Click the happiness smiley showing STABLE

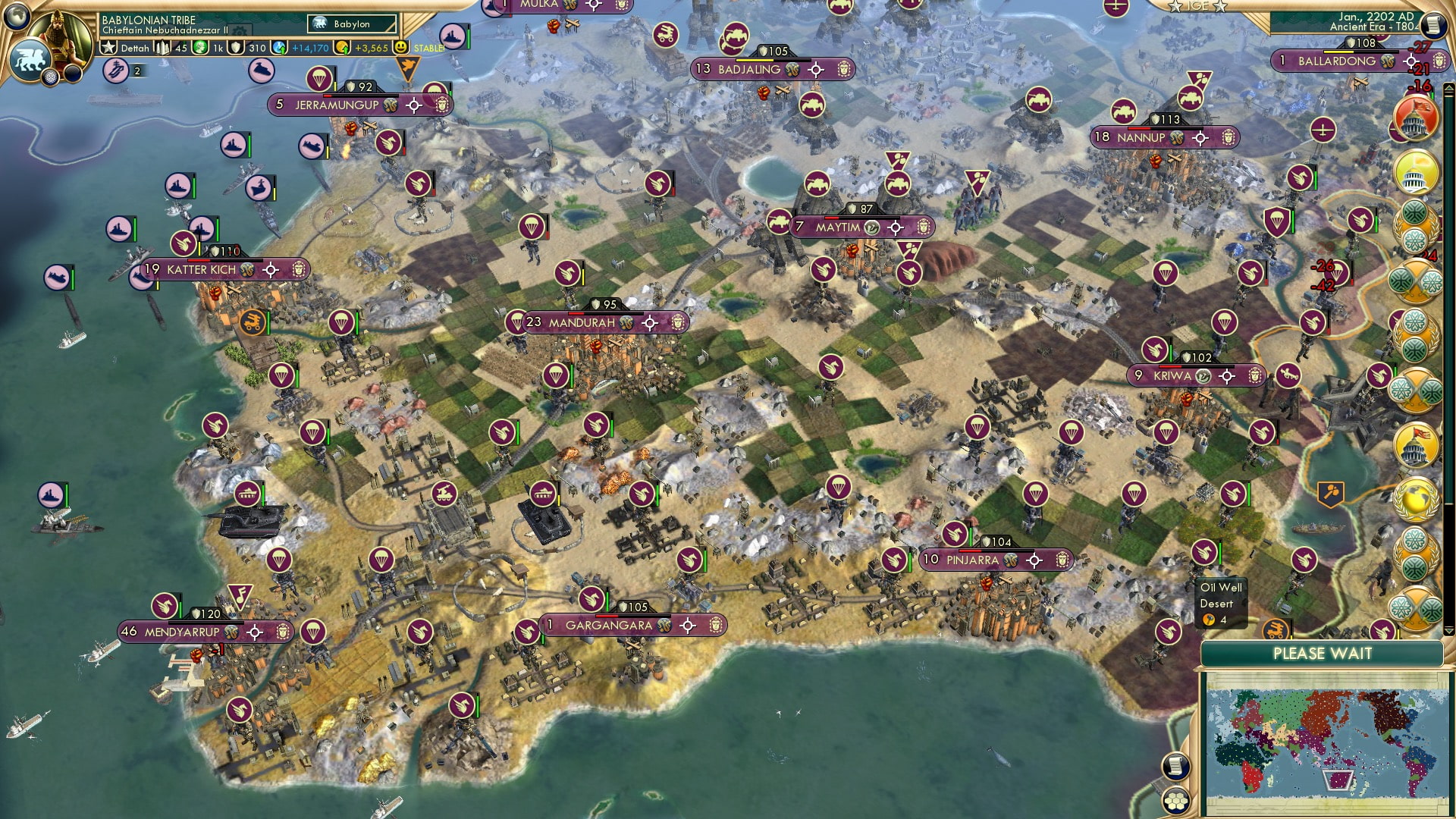(x=400, y=47)
